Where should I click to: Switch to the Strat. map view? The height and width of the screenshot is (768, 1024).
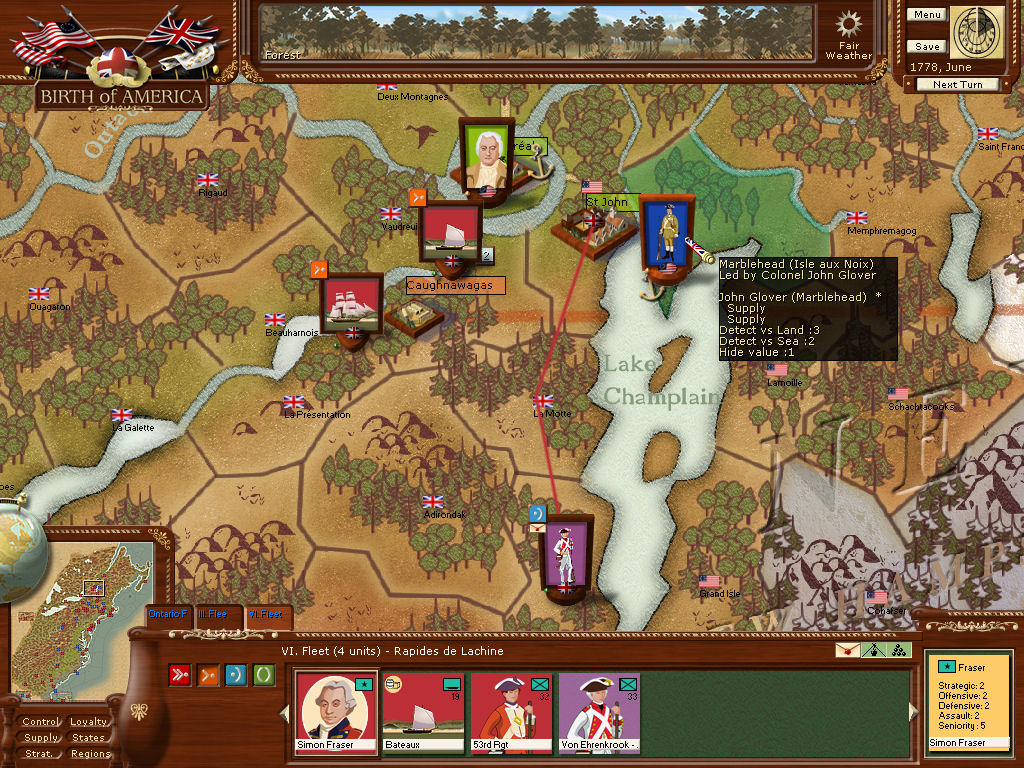click(x=41, y=754)
